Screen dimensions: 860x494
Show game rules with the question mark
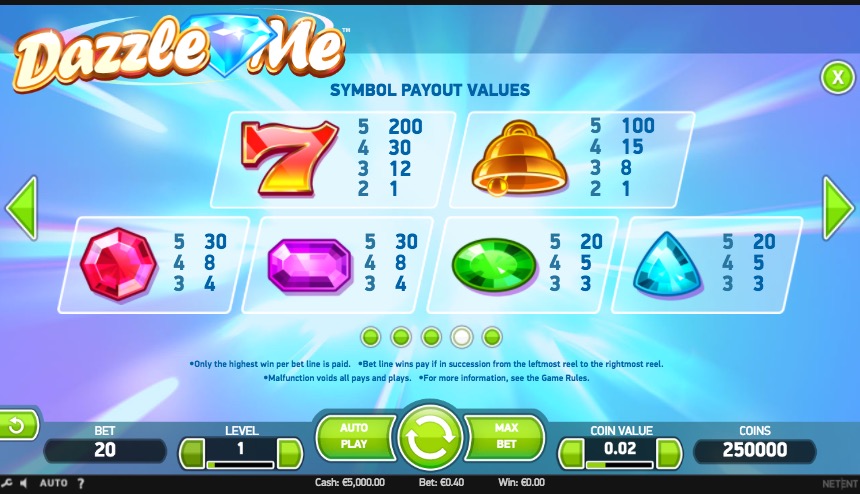(82, 484)
